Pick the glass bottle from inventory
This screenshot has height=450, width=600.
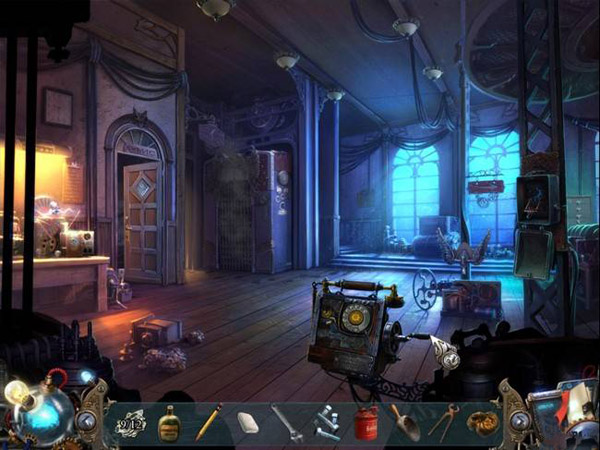pyautogui.click(x=170, y=422)
